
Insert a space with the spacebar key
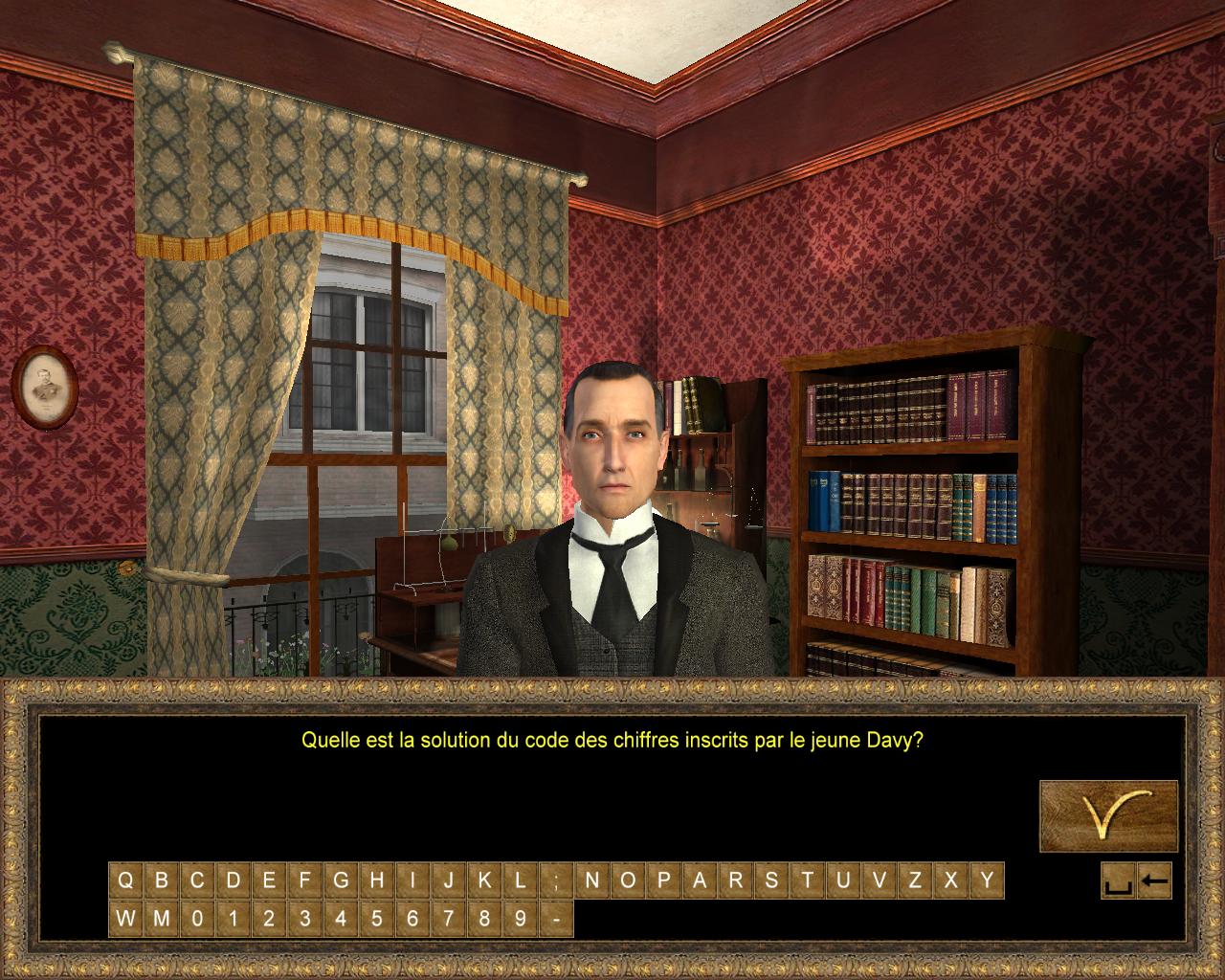coord(1118,880)
